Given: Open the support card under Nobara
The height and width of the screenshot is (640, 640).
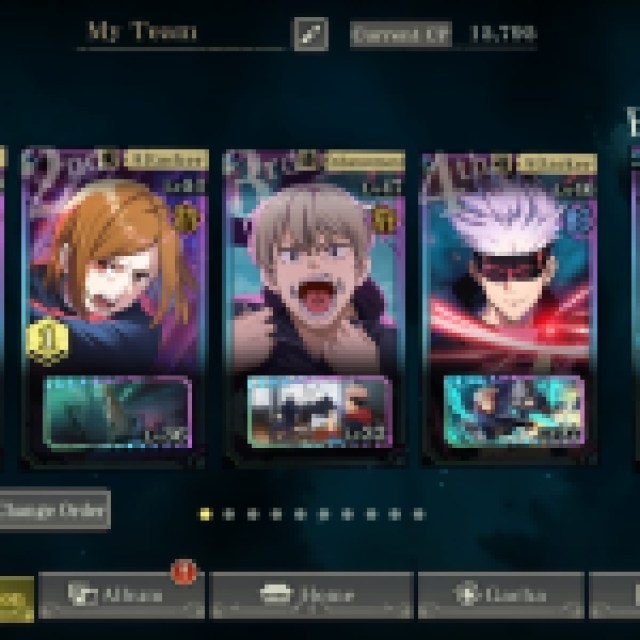Looking at the screenshot, I should point(118,411).
